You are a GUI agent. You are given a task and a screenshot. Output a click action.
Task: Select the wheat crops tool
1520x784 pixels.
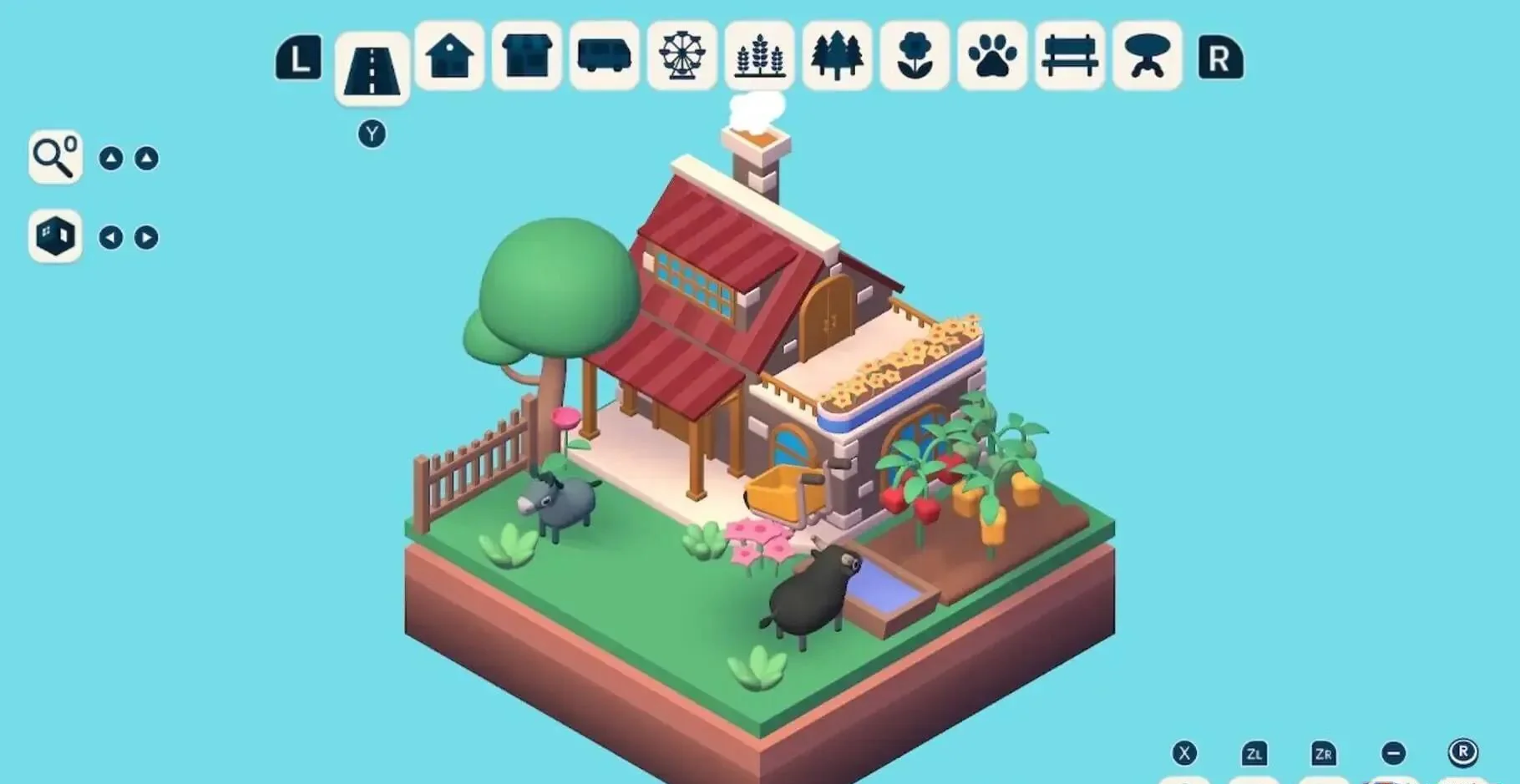(x=759, y=59)
